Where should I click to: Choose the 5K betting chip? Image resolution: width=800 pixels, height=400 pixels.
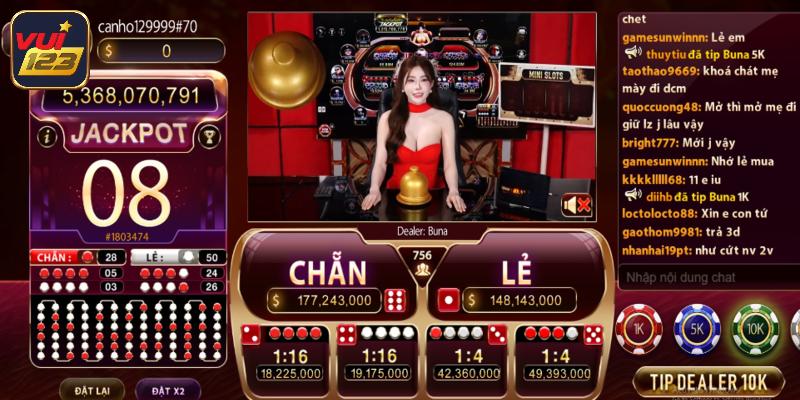[x=697, y=329]
